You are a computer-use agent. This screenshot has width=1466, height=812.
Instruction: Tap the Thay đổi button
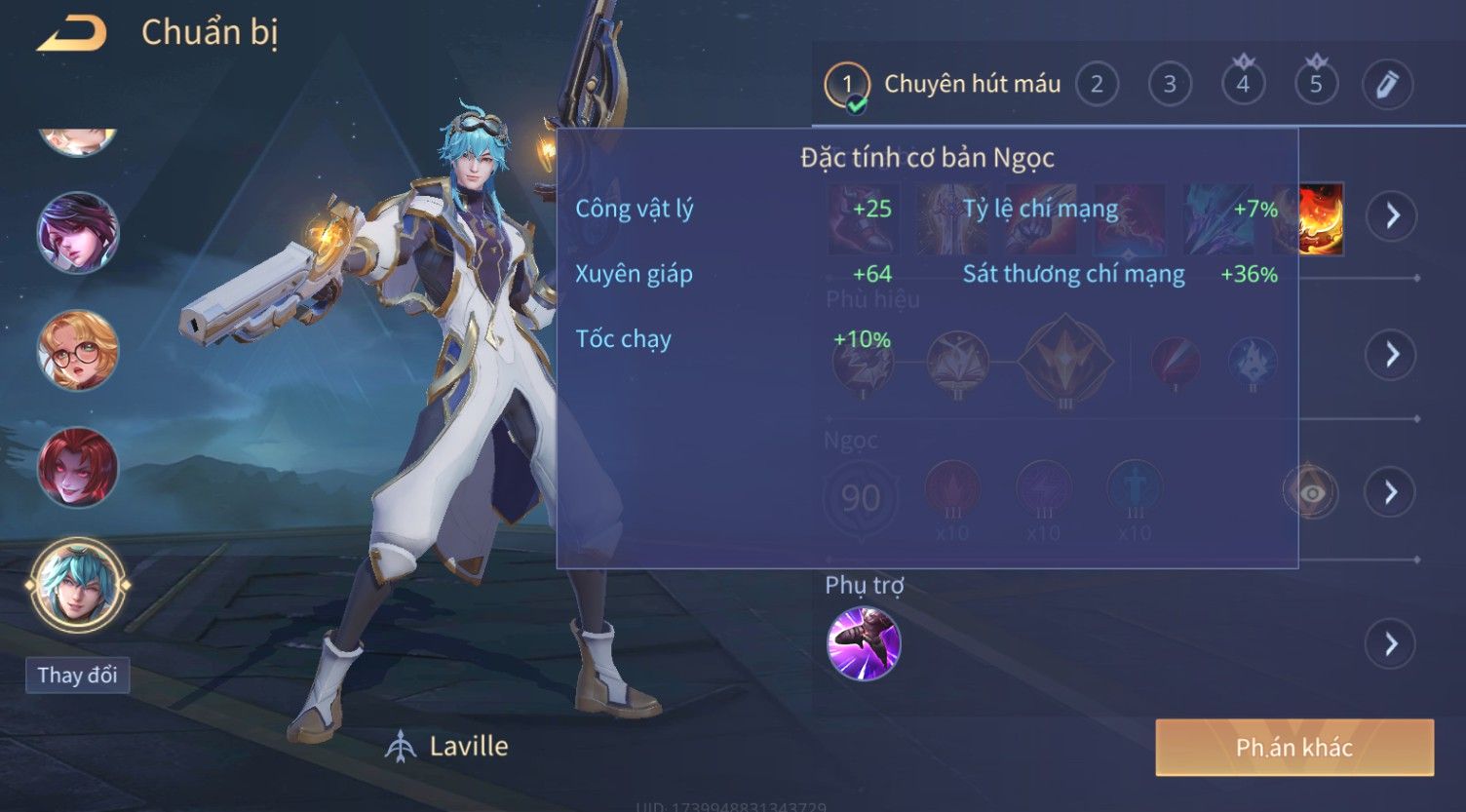pos(77,675)
